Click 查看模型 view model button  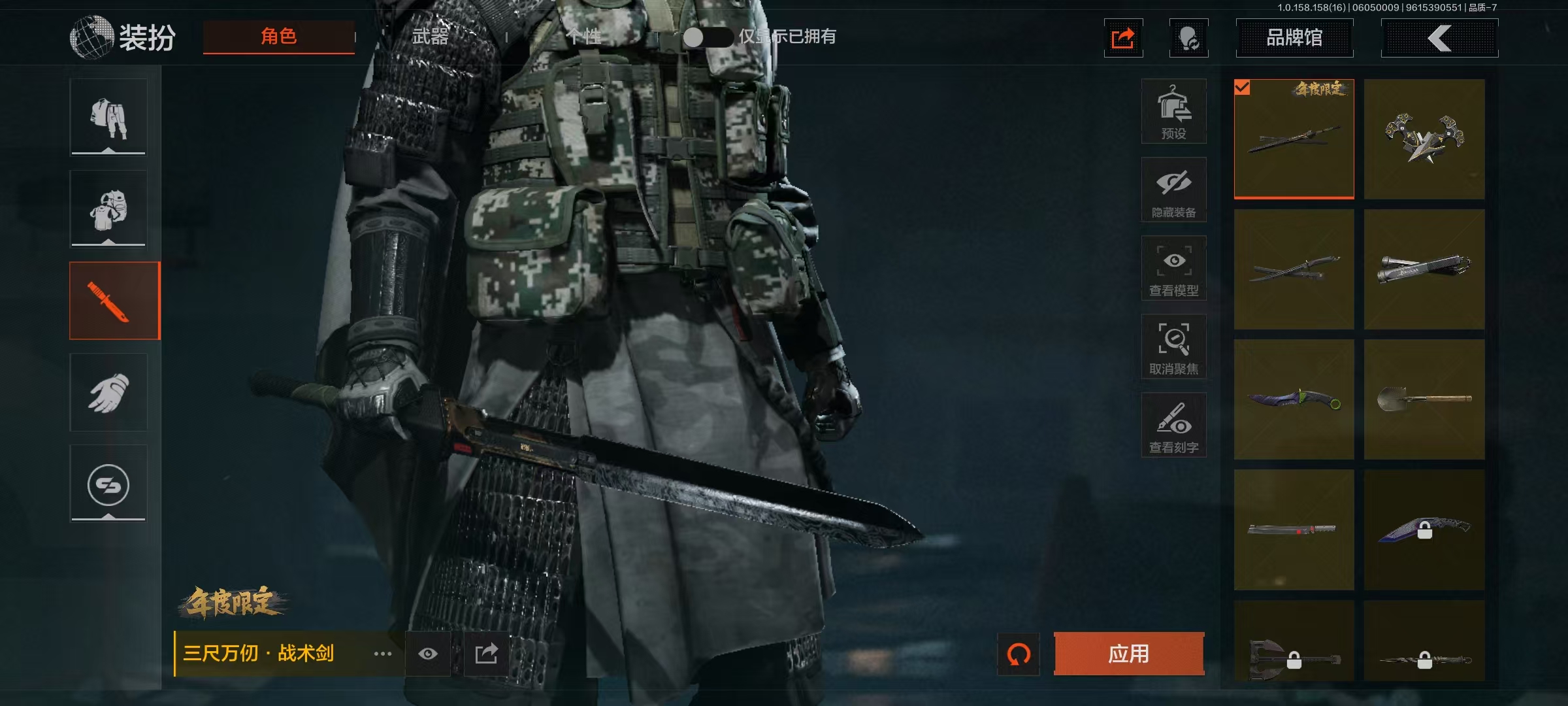(x=1173, y=269)
